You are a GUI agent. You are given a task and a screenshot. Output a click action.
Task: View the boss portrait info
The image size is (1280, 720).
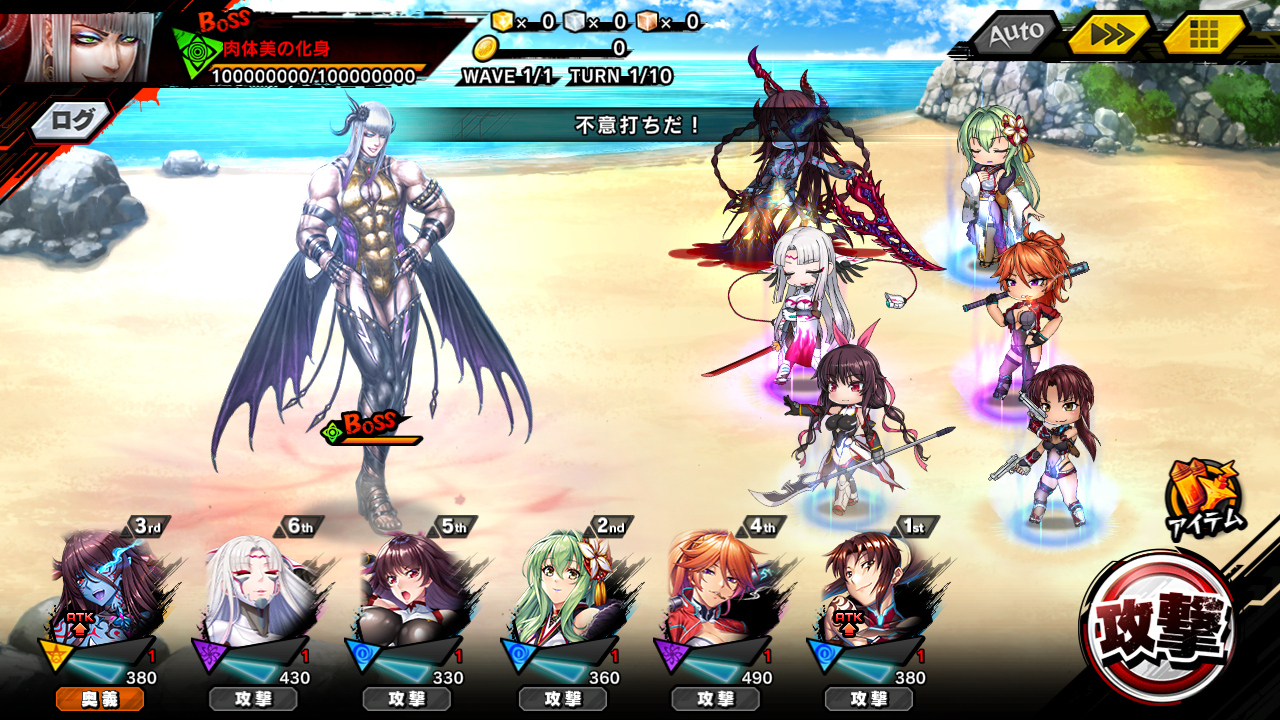[78, 46]
